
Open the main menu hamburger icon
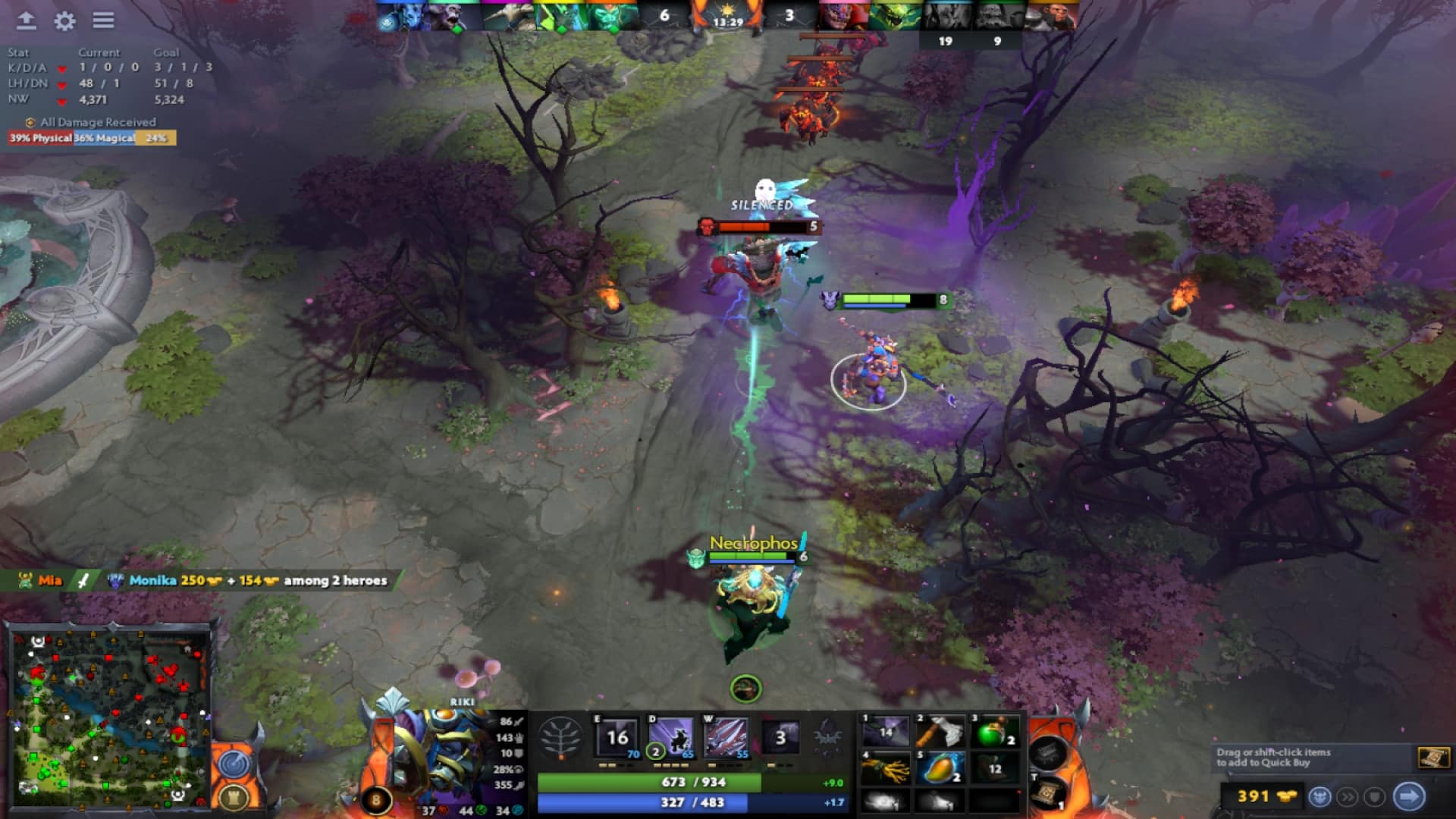[104, 22]
